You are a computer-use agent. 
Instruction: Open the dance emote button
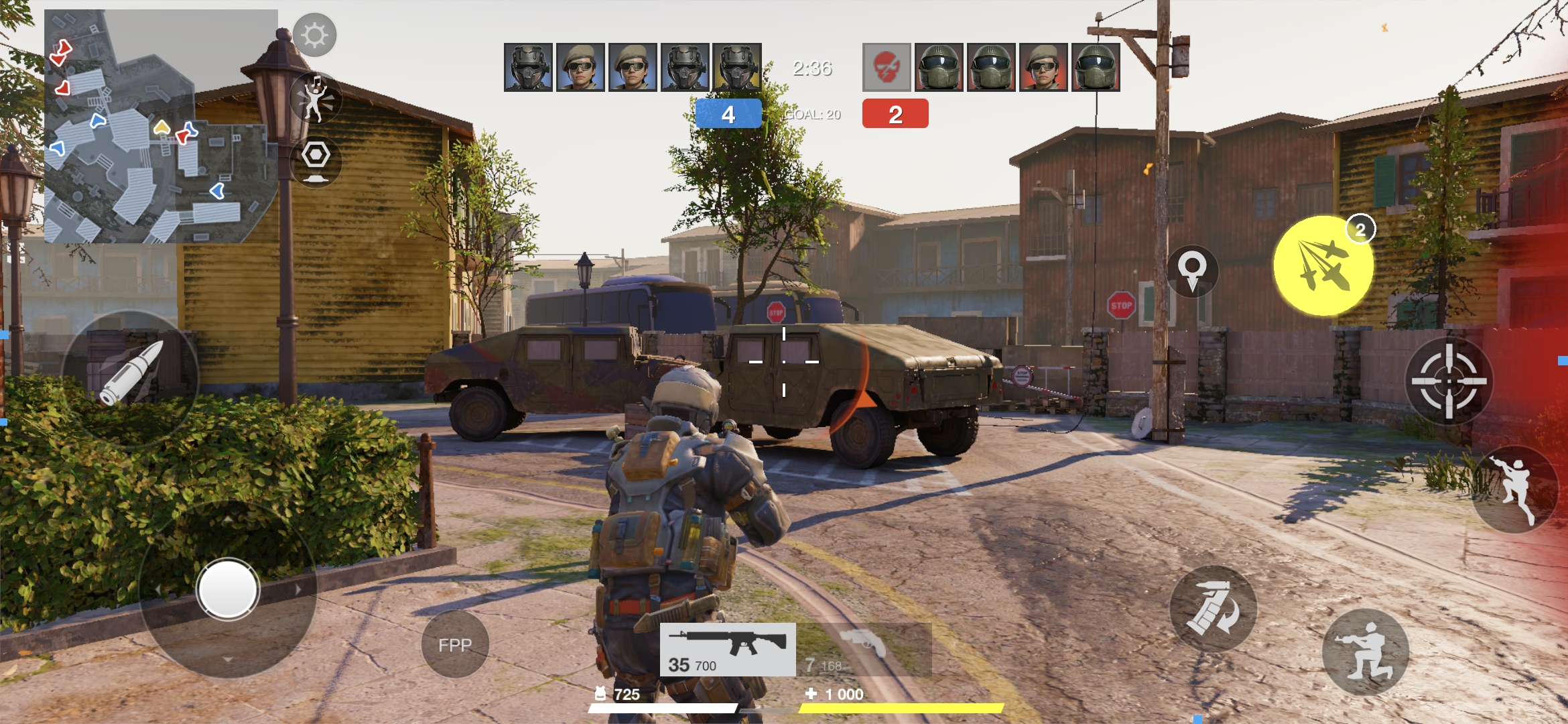point(316,99)
